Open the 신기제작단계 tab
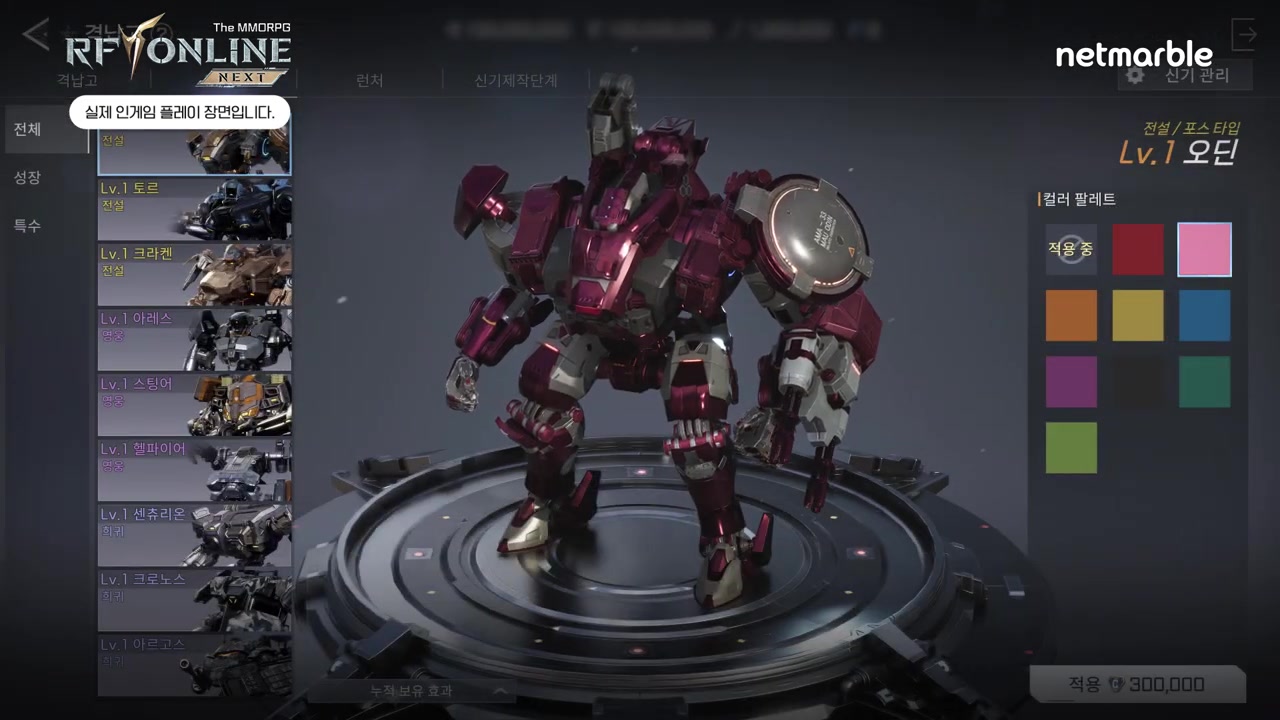The width and height of the screenshot is (1280, 720). (x=515, y=81)
